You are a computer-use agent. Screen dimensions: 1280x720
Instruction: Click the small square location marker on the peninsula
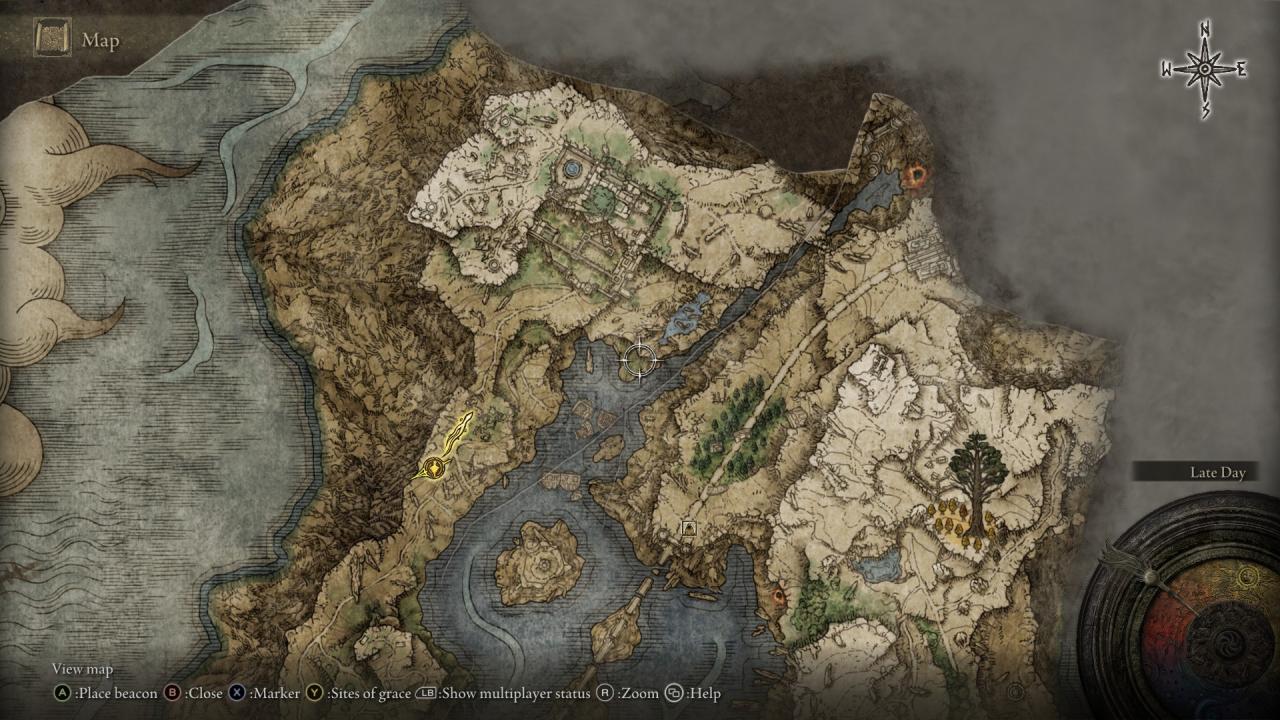tap(688, 527)
